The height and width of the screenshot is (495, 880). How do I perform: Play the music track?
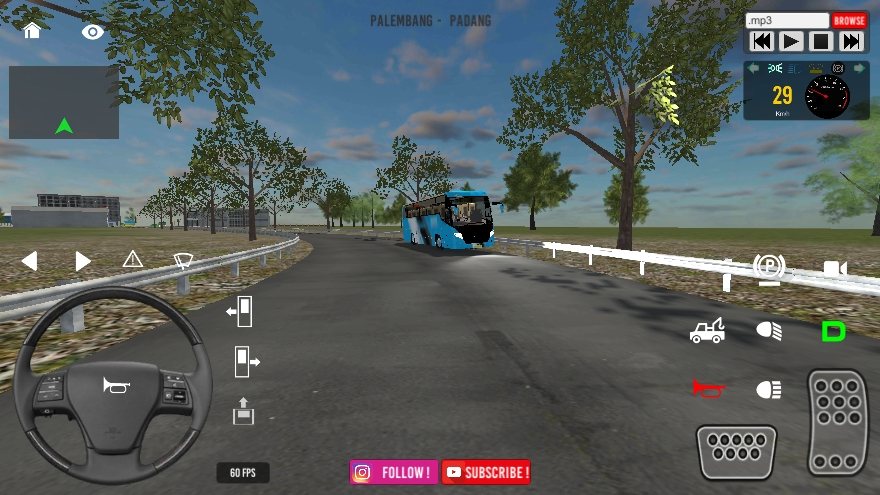[x=791, y=41]
